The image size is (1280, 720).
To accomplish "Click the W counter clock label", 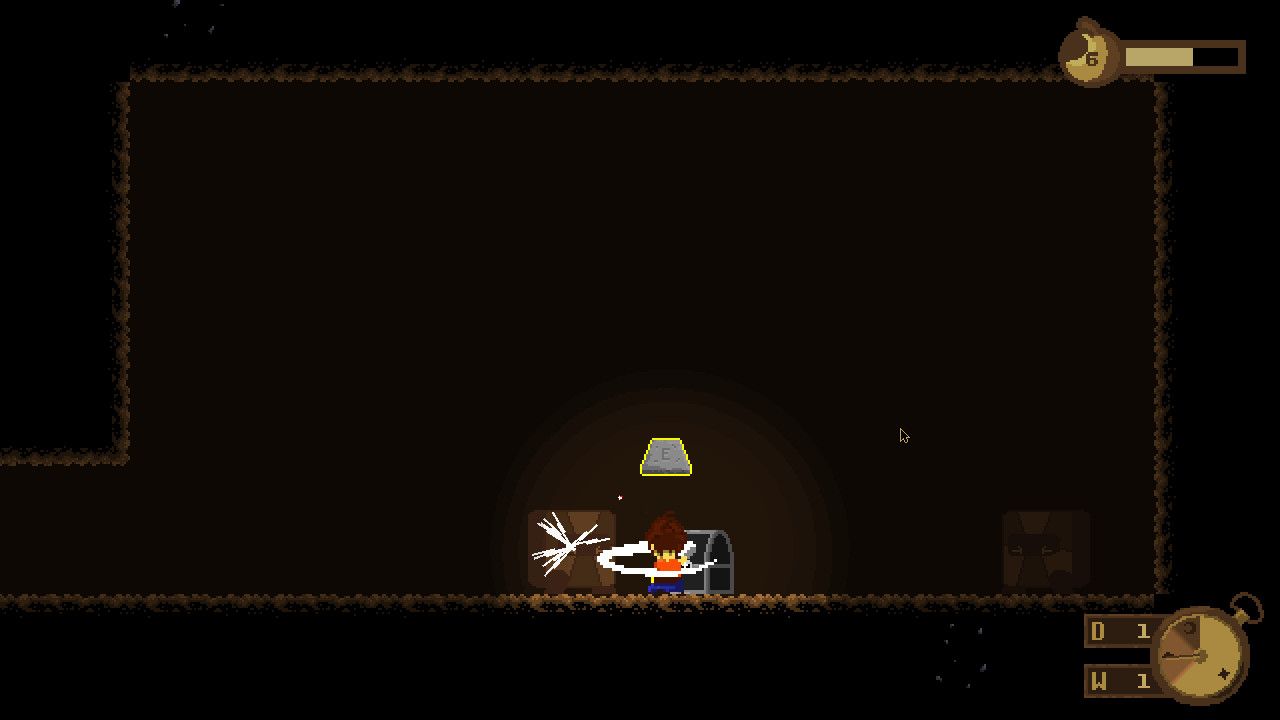I will pyautogui.click(x=1096, y=681).
